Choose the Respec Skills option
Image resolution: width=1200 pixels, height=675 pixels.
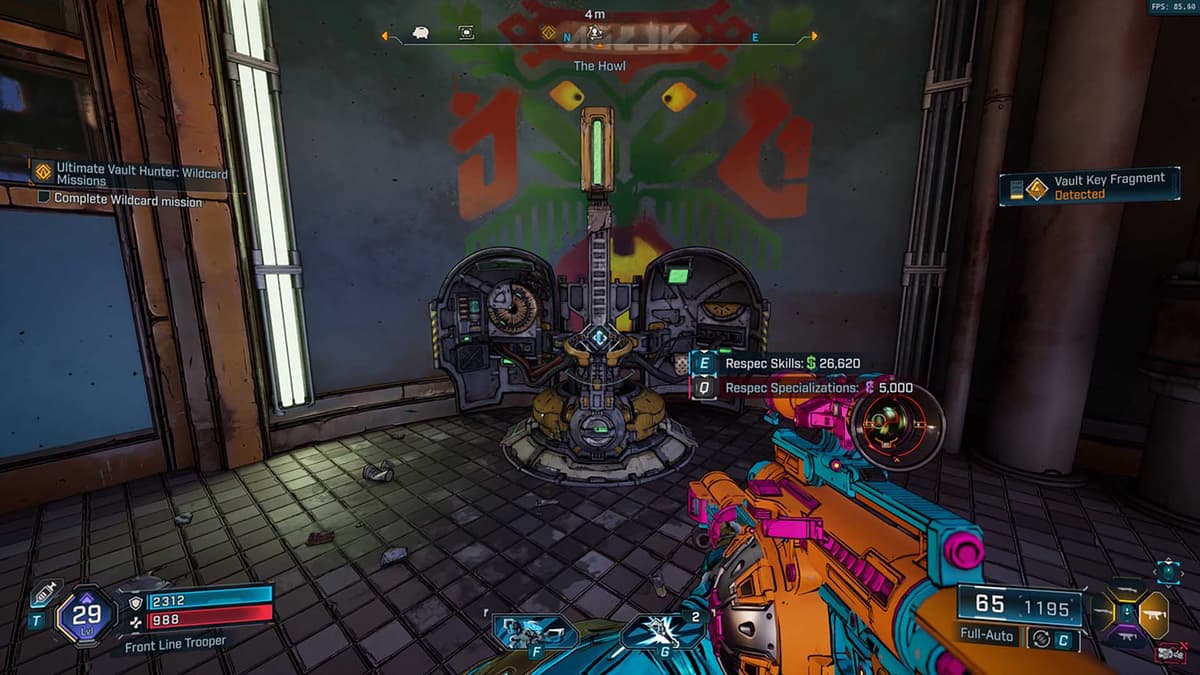790,363
